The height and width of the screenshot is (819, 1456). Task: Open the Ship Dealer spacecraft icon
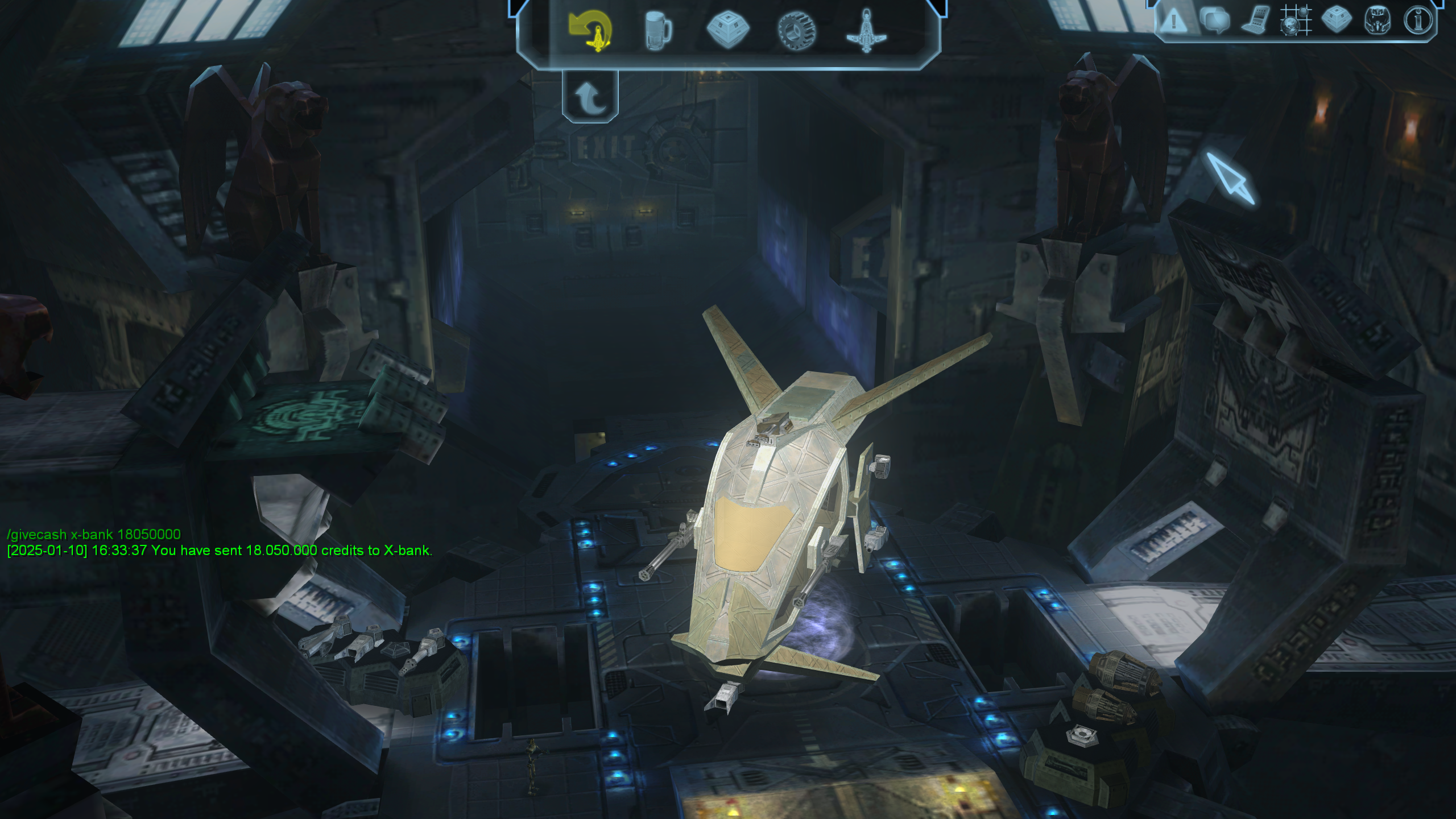866,31
